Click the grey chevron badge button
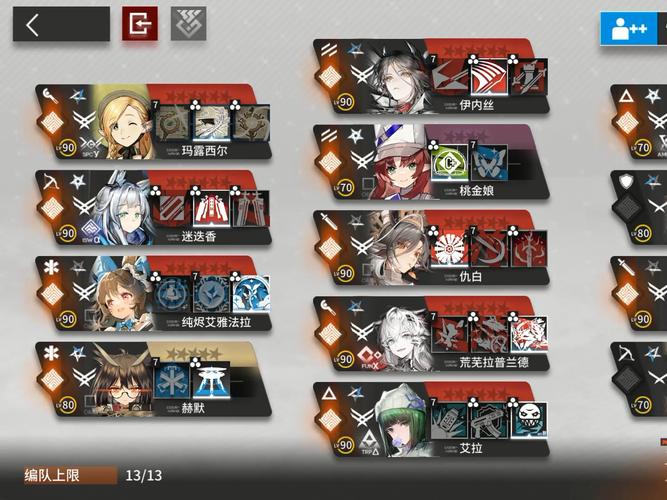 pos(188,24)
